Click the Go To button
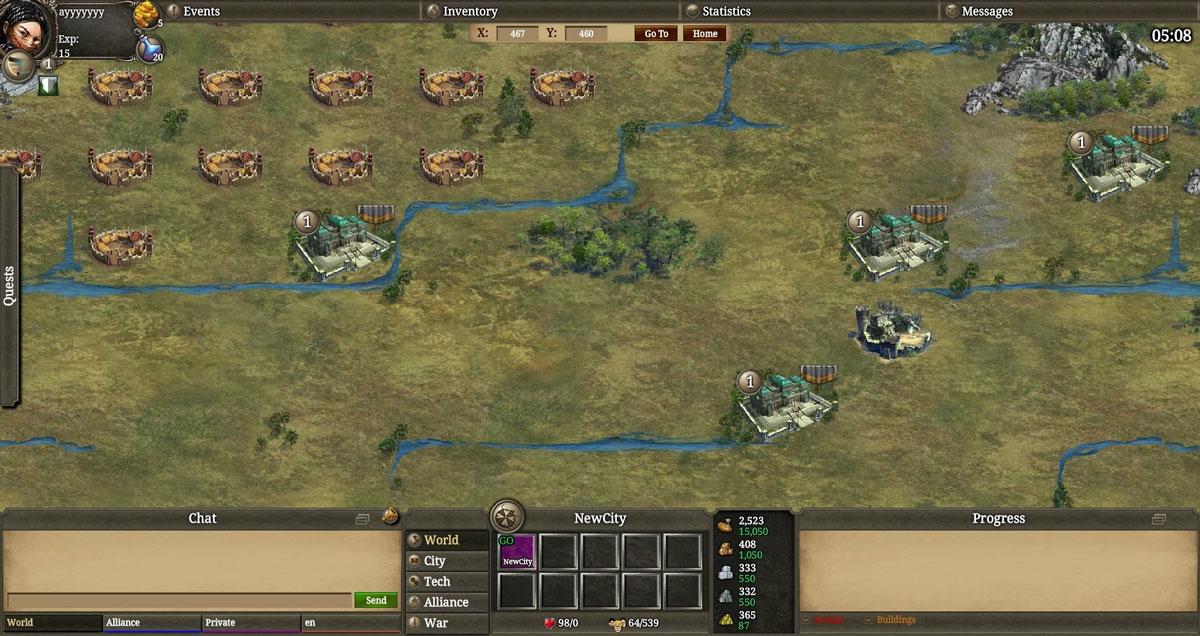 (656, 33)
